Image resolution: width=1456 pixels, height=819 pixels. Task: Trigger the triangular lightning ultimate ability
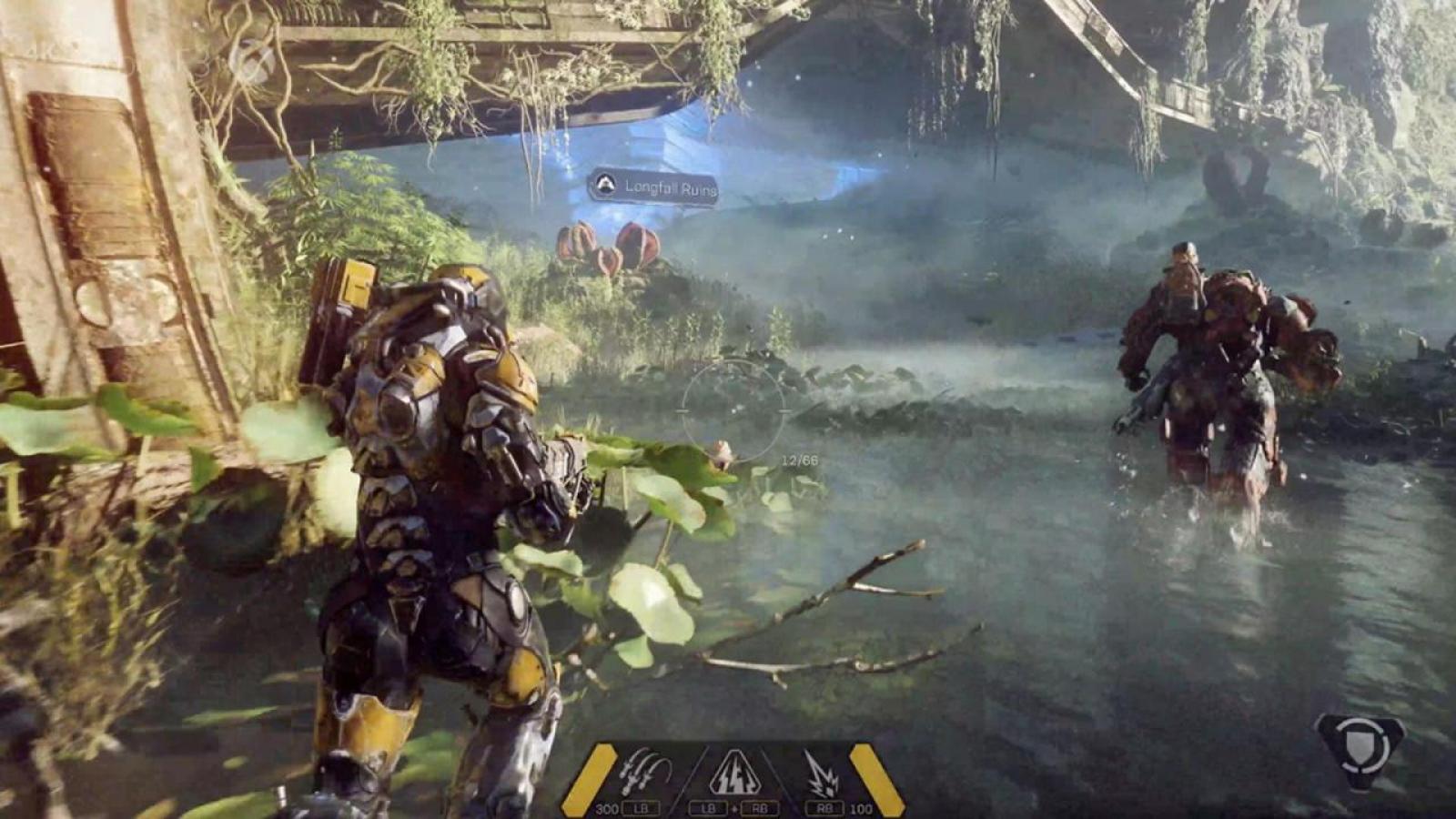pos(734,772)
